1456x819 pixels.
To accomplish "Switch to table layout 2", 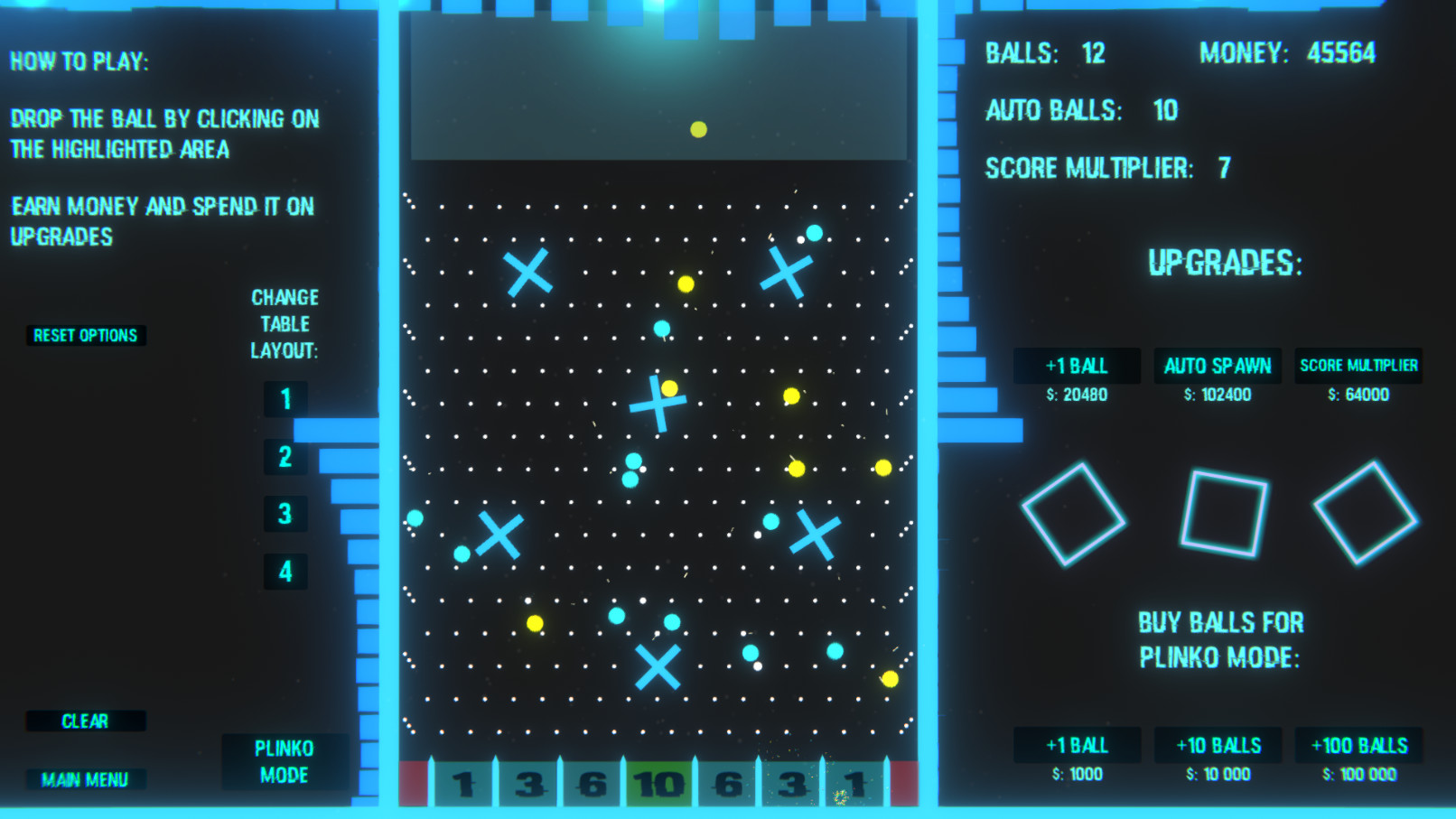I will [x=285, y=458].
